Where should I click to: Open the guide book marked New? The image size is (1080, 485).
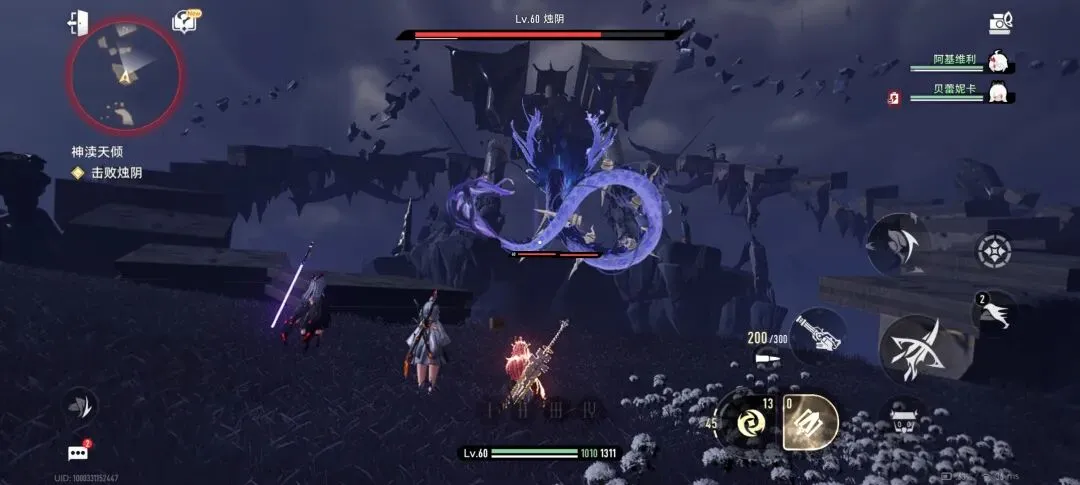click(184, 21)
